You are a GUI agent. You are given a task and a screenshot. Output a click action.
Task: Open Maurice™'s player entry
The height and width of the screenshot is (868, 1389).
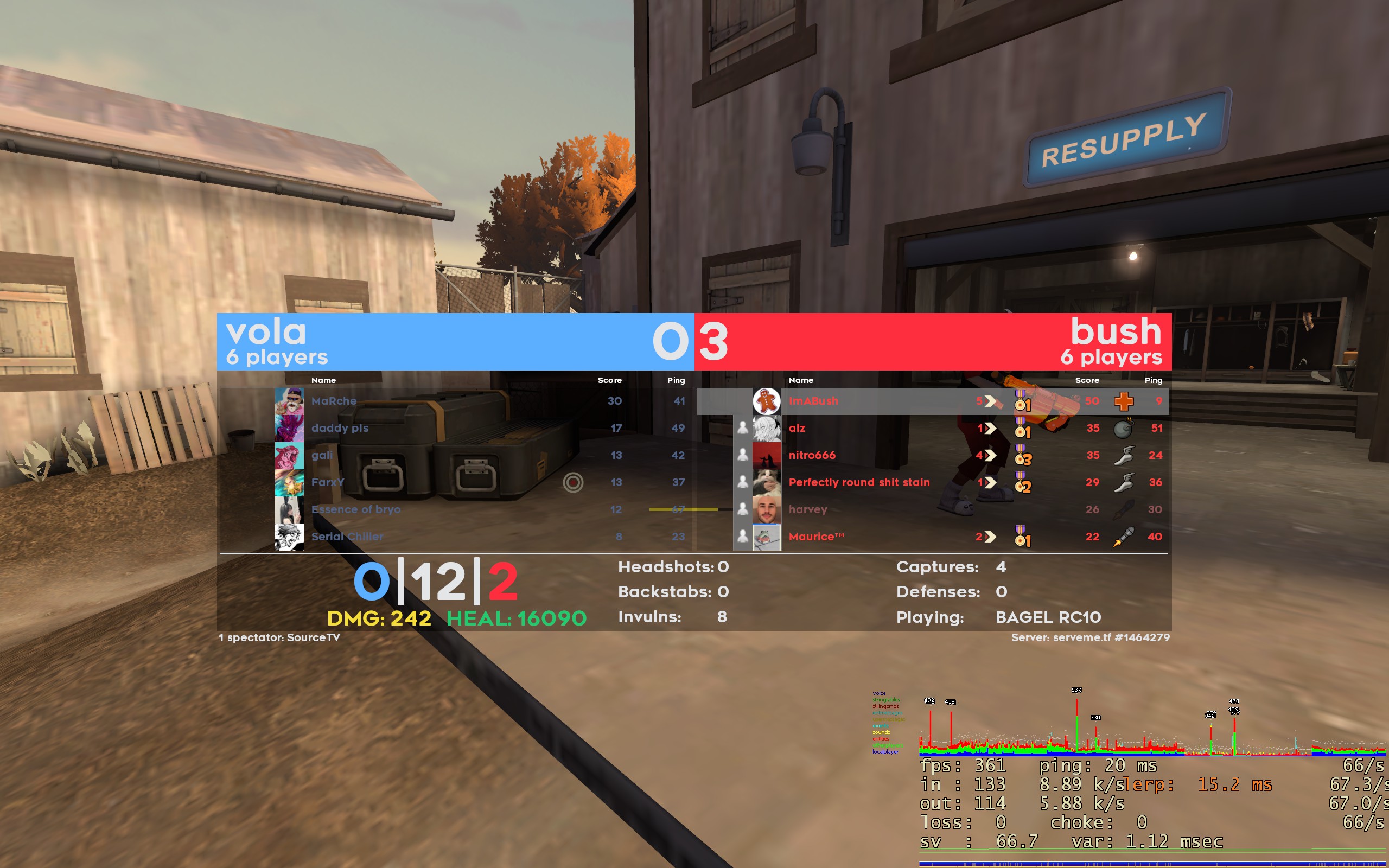[x=815, y=536]
